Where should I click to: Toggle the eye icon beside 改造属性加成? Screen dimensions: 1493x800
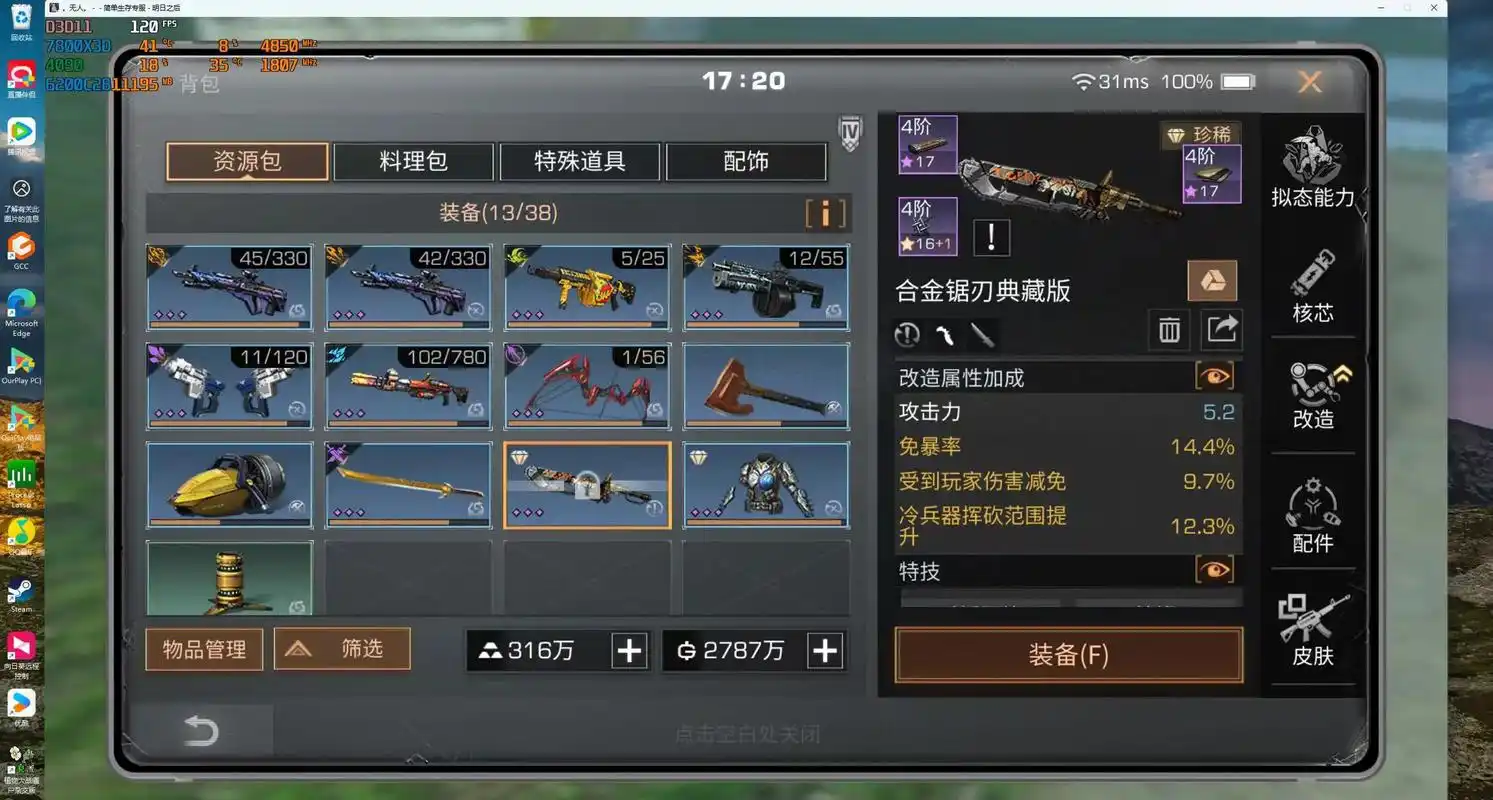(1215, 376)
